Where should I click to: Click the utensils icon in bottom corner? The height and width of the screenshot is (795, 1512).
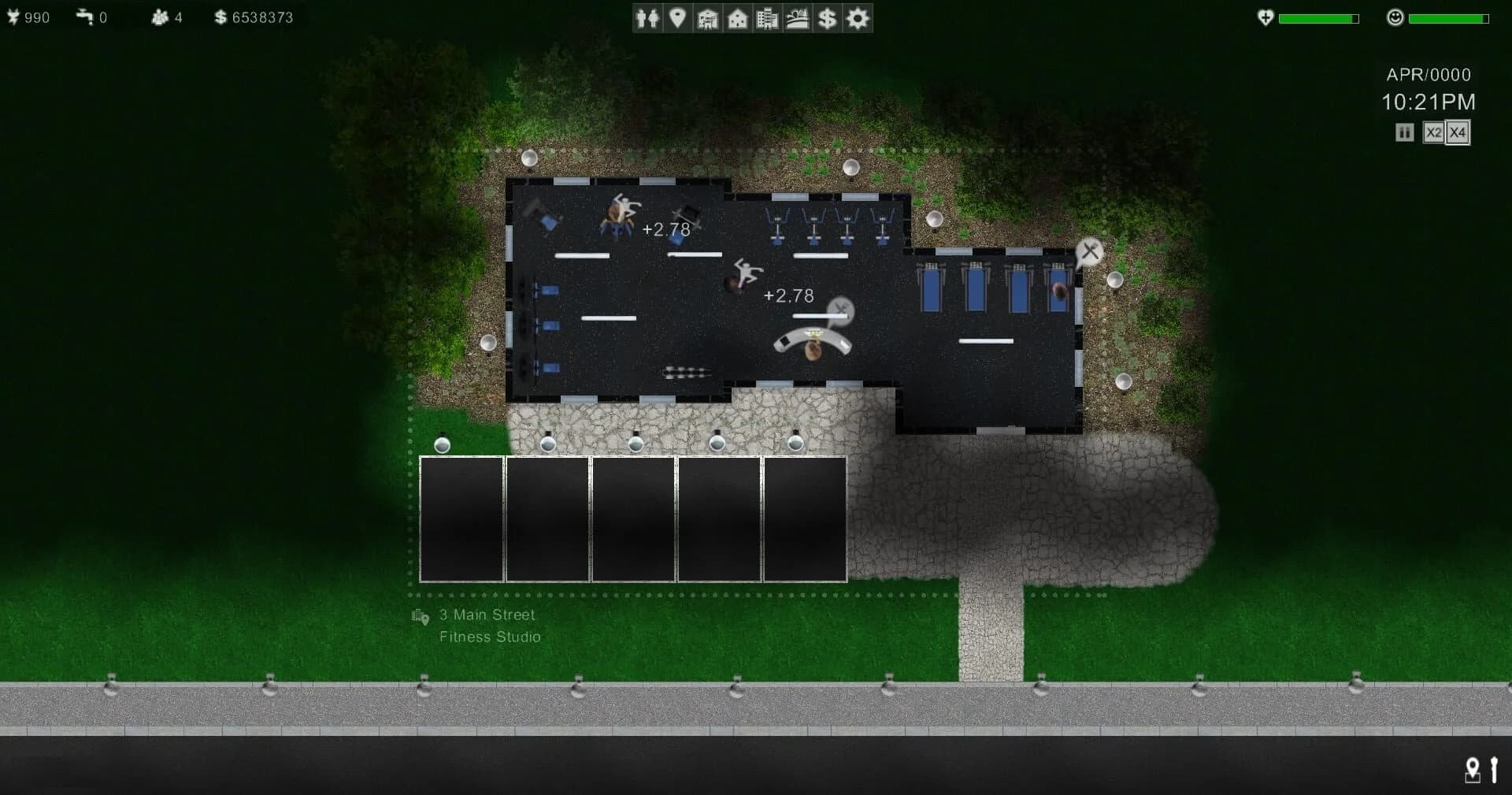pyautogui.click(x=1495, y=771)
